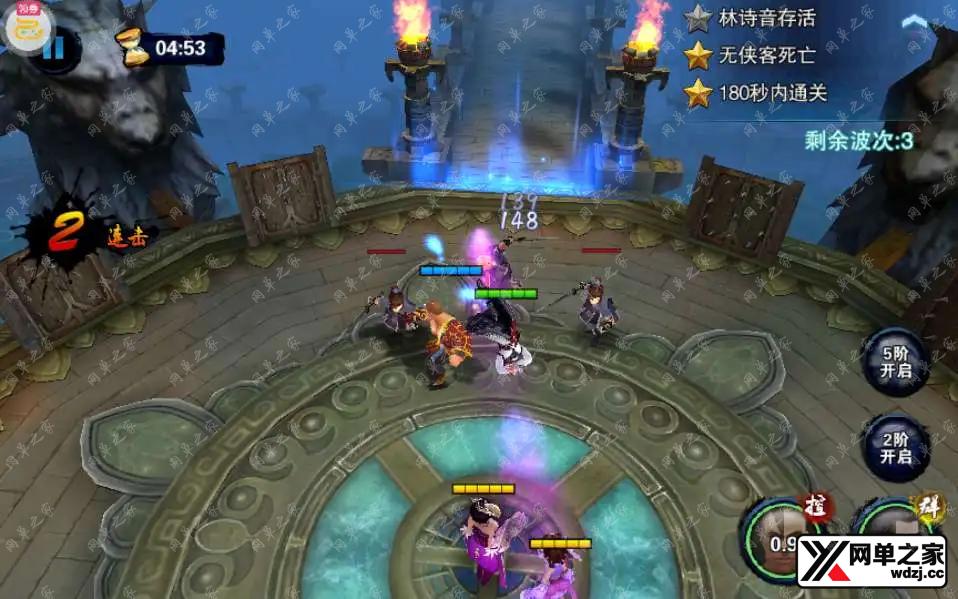Check the '180秒内通关' star objective
Image resolution: width=958 pixels, height=599 pixels.
(x=757, y=94)
